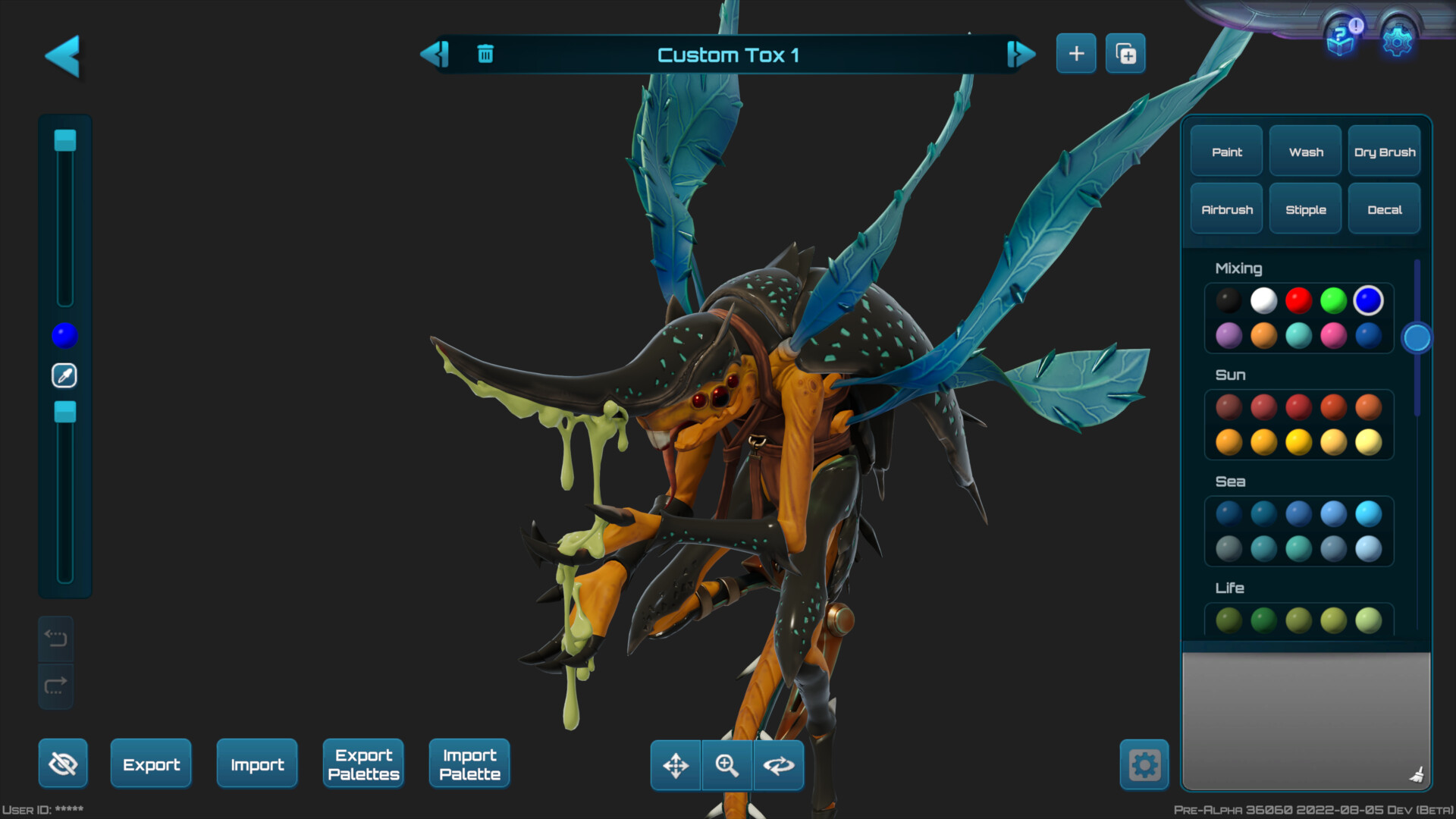Select the zoom magnifier tool
Viewport: 1456px width, 819px height.
pyautogui.click(x=726, y=765)
